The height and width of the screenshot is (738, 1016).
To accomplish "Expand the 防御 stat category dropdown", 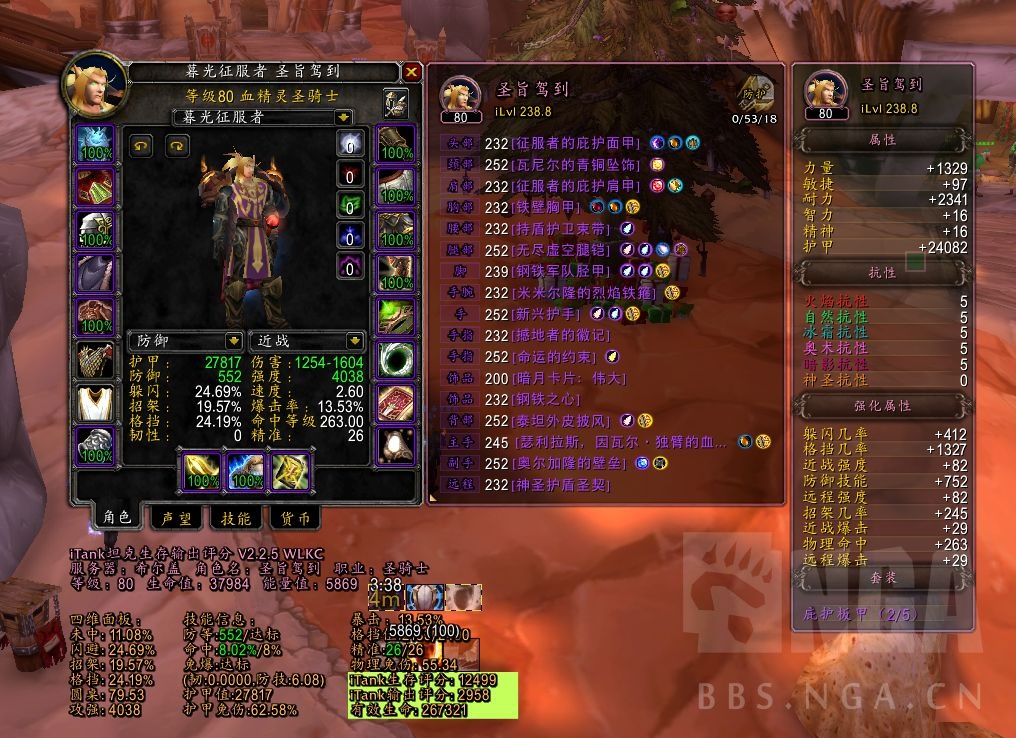I will pos(232,341).
